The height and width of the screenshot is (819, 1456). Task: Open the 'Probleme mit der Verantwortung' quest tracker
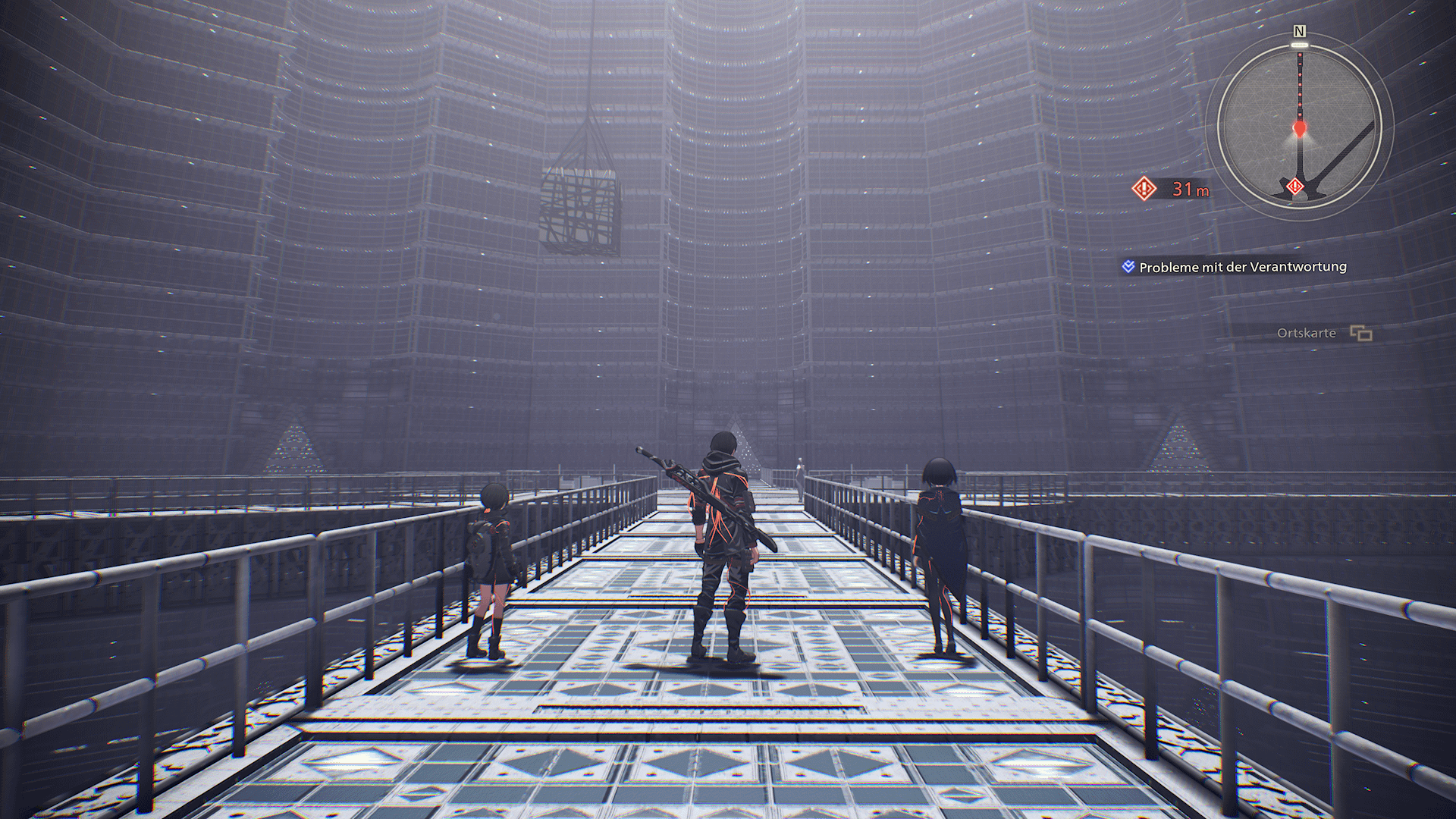pos(1242,267)
